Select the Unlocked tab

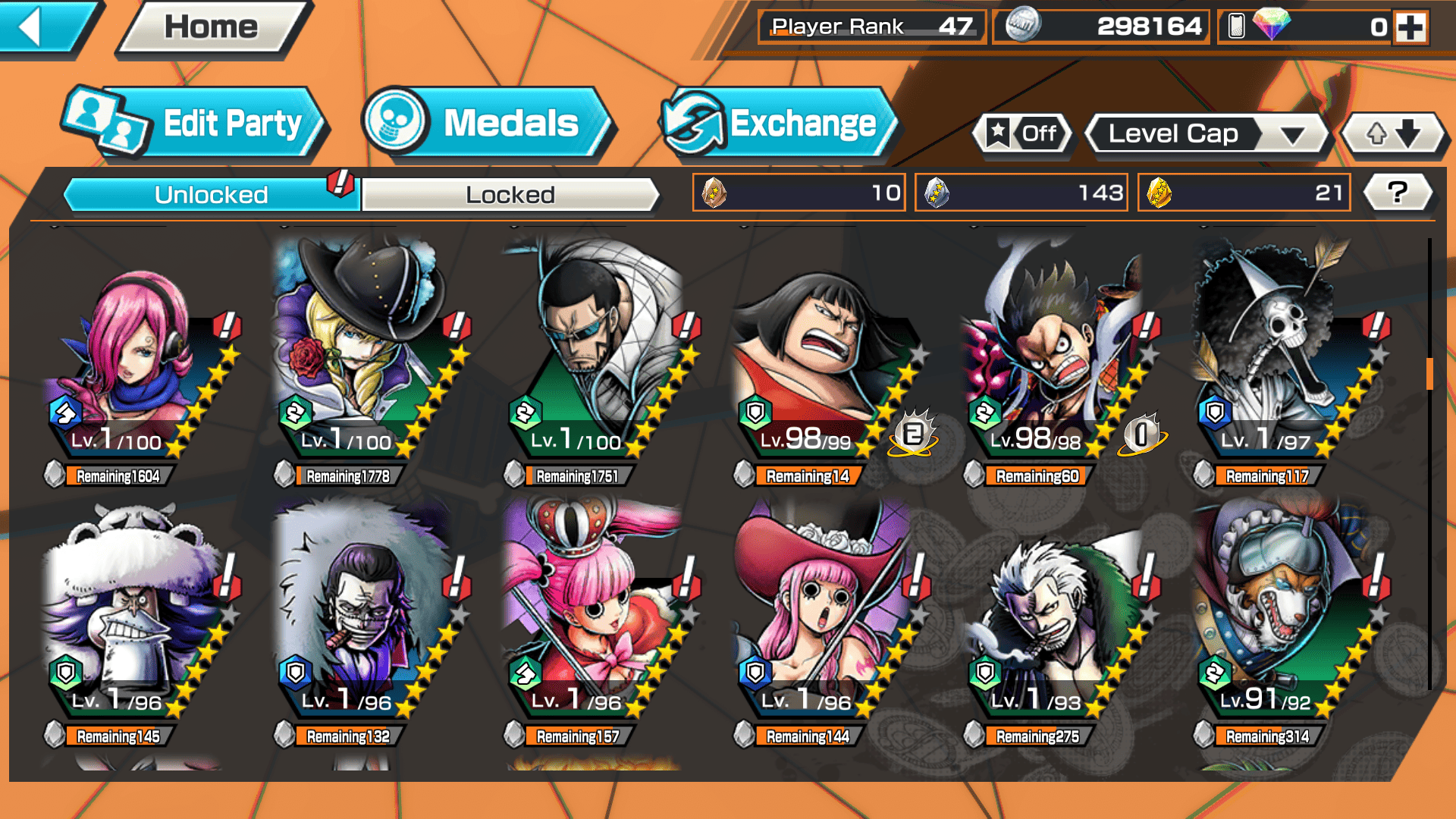pos(211,195)
